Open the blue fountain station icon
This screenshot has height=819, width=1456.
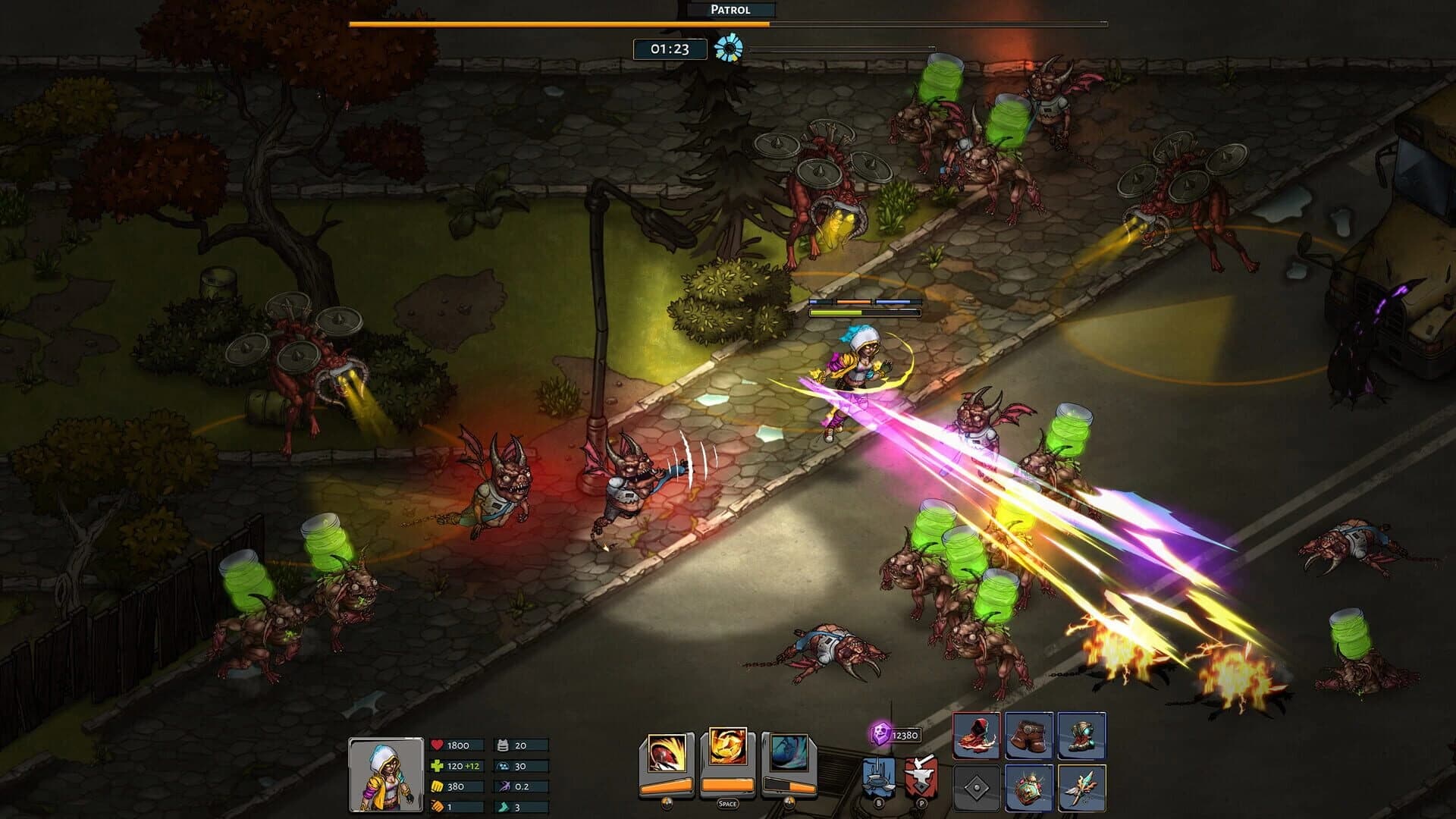point(877,778)
